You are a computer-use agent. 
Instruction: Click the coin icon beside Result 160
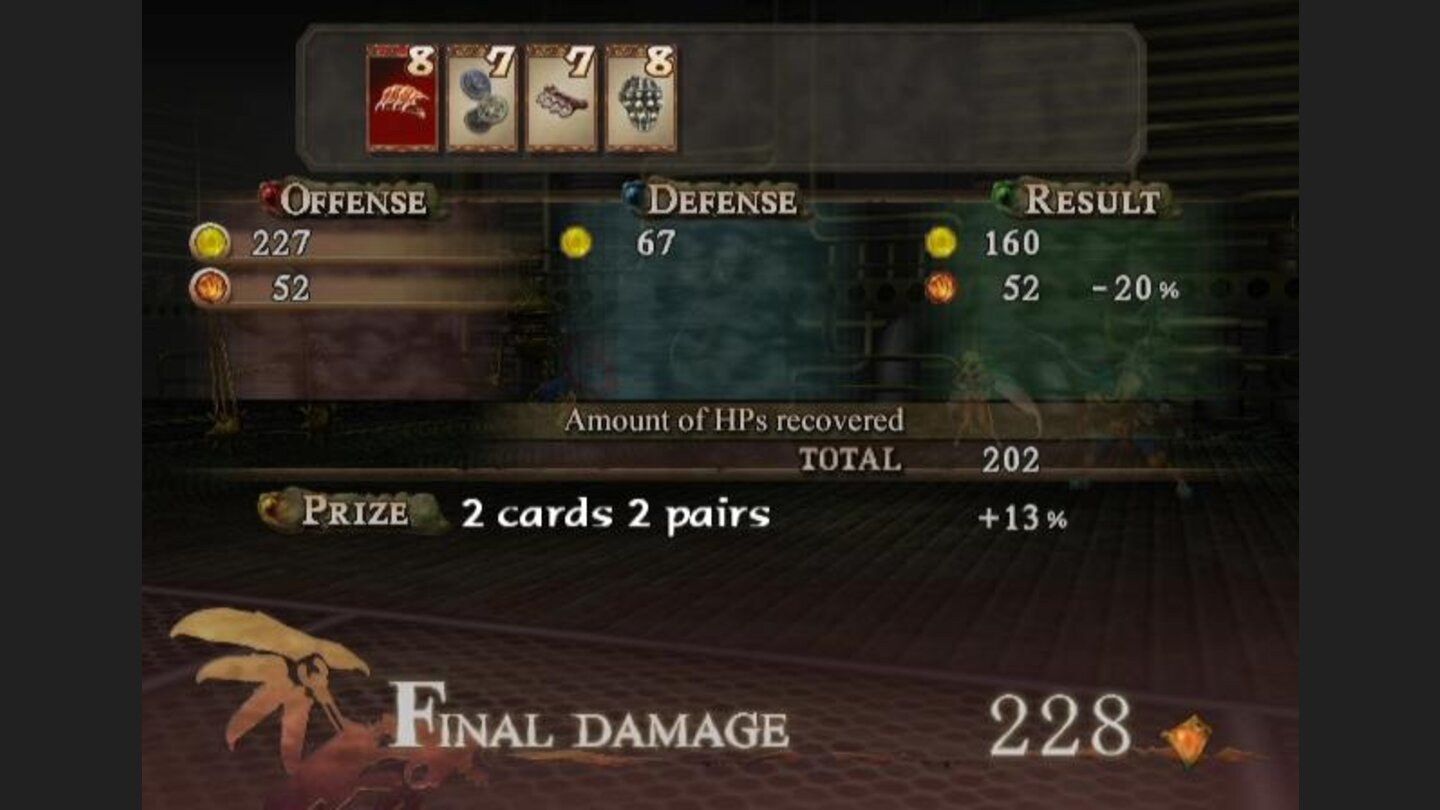click(941, 243)
